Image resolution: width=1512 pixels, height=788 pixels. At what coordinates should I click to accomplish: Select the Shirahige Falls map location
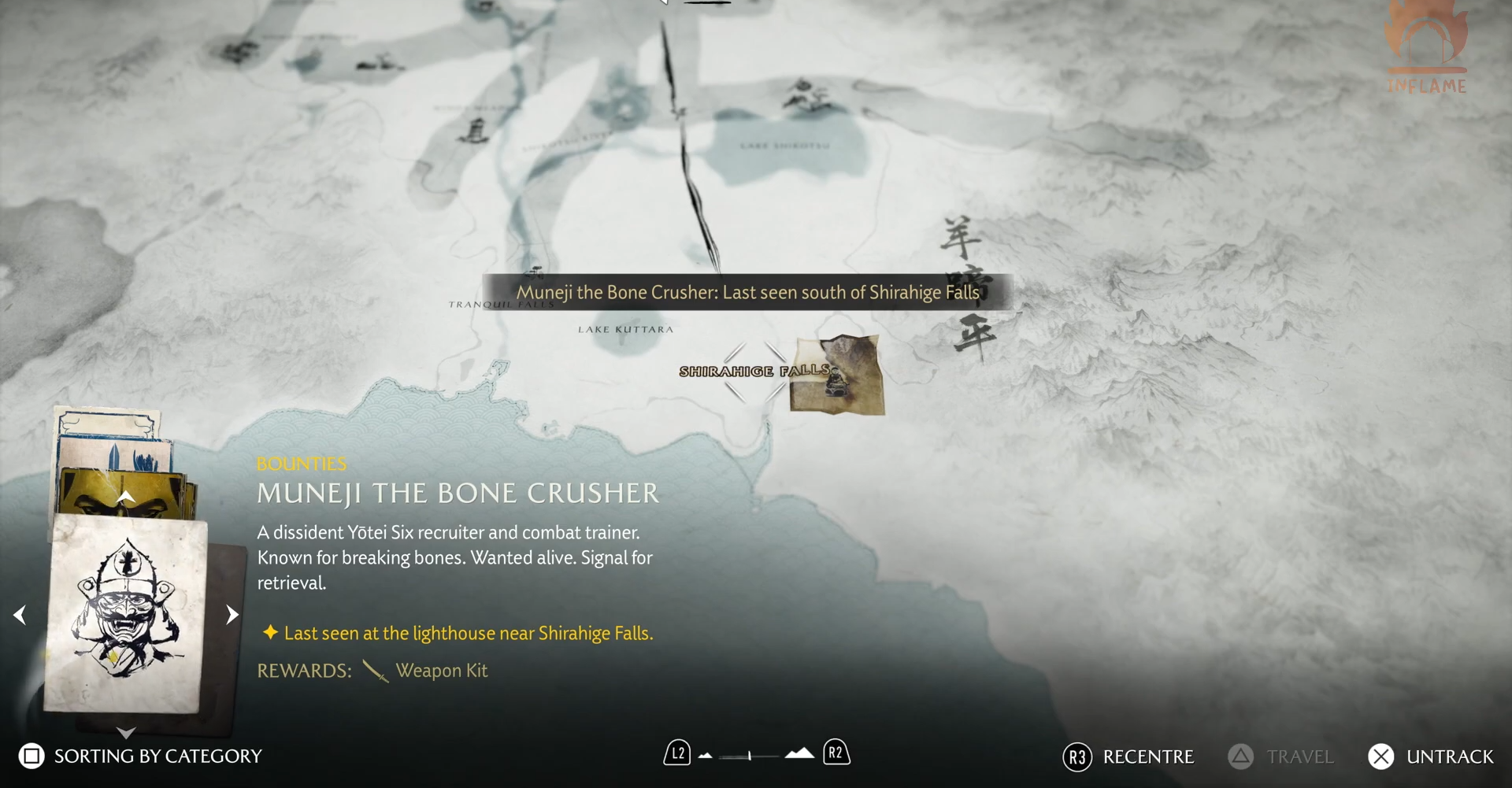(x=752, y=371)
